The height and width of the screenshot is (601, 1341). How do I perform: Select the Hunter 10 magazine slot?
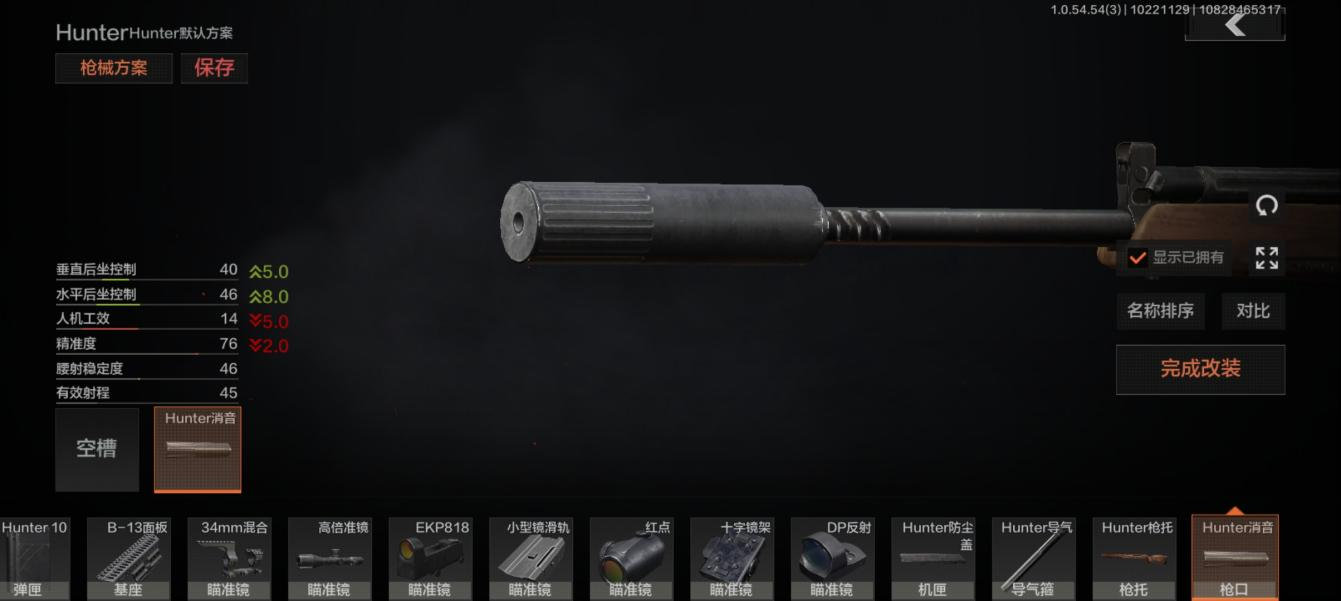pyautogui.click(x=30, y=558)
